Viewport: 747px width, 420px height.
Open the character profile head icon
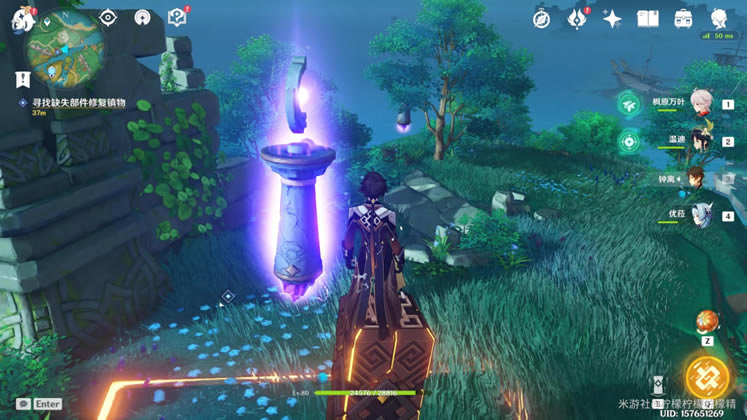point(719,18)
